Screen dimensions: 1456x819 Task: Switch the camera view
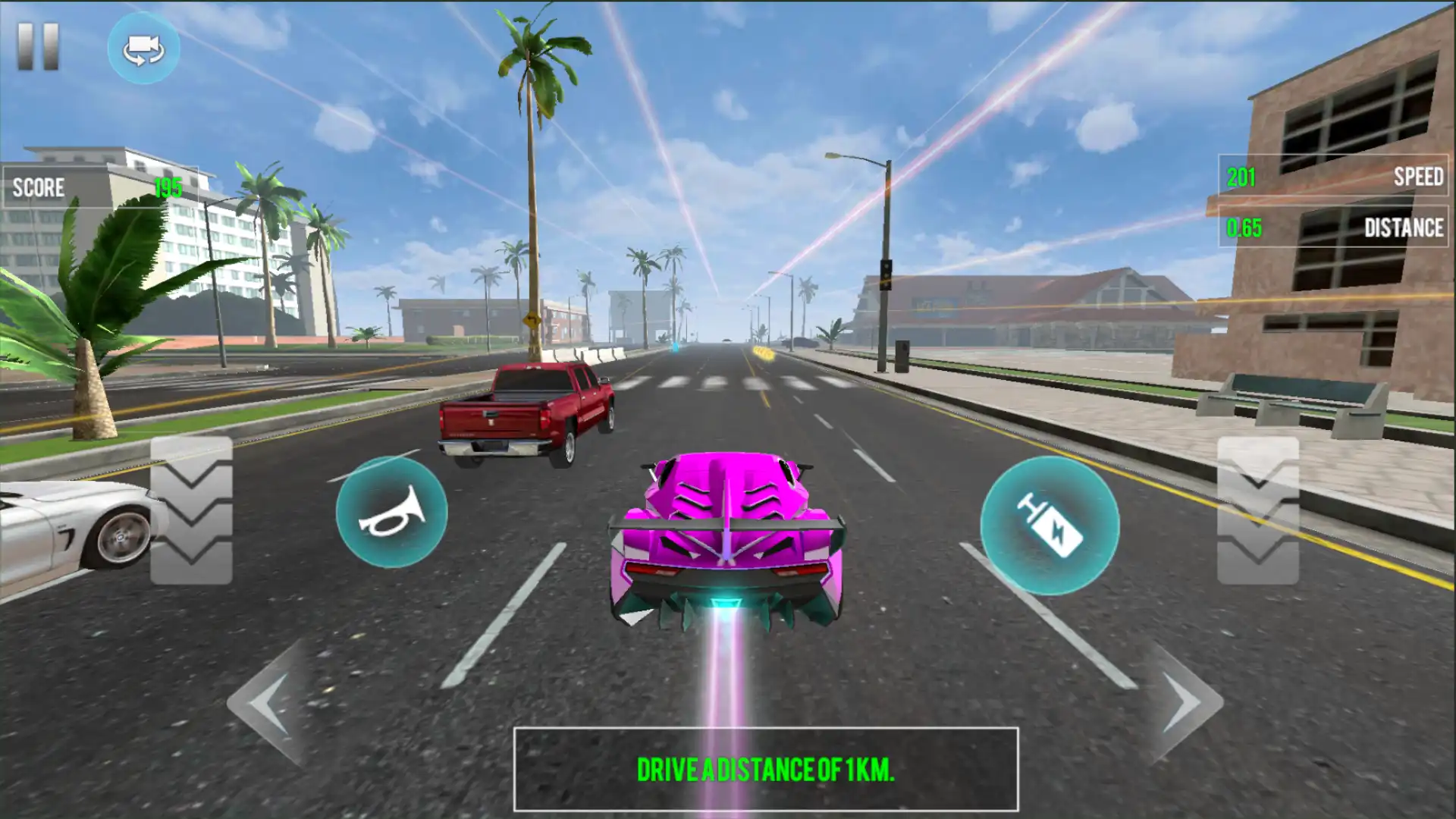[x=143, y=49]
